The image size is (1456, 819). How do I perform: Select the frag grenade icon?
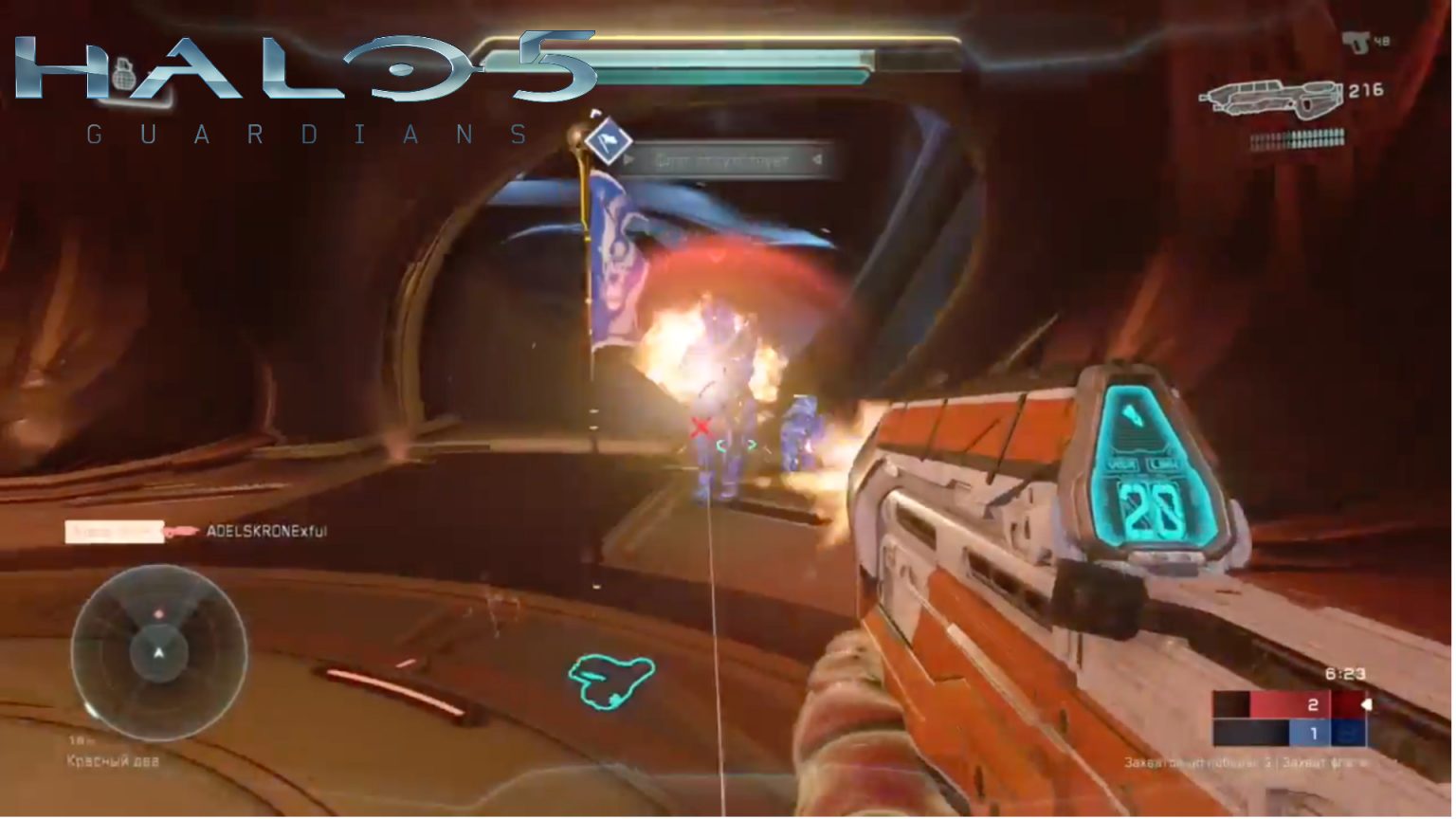[123, 75]
